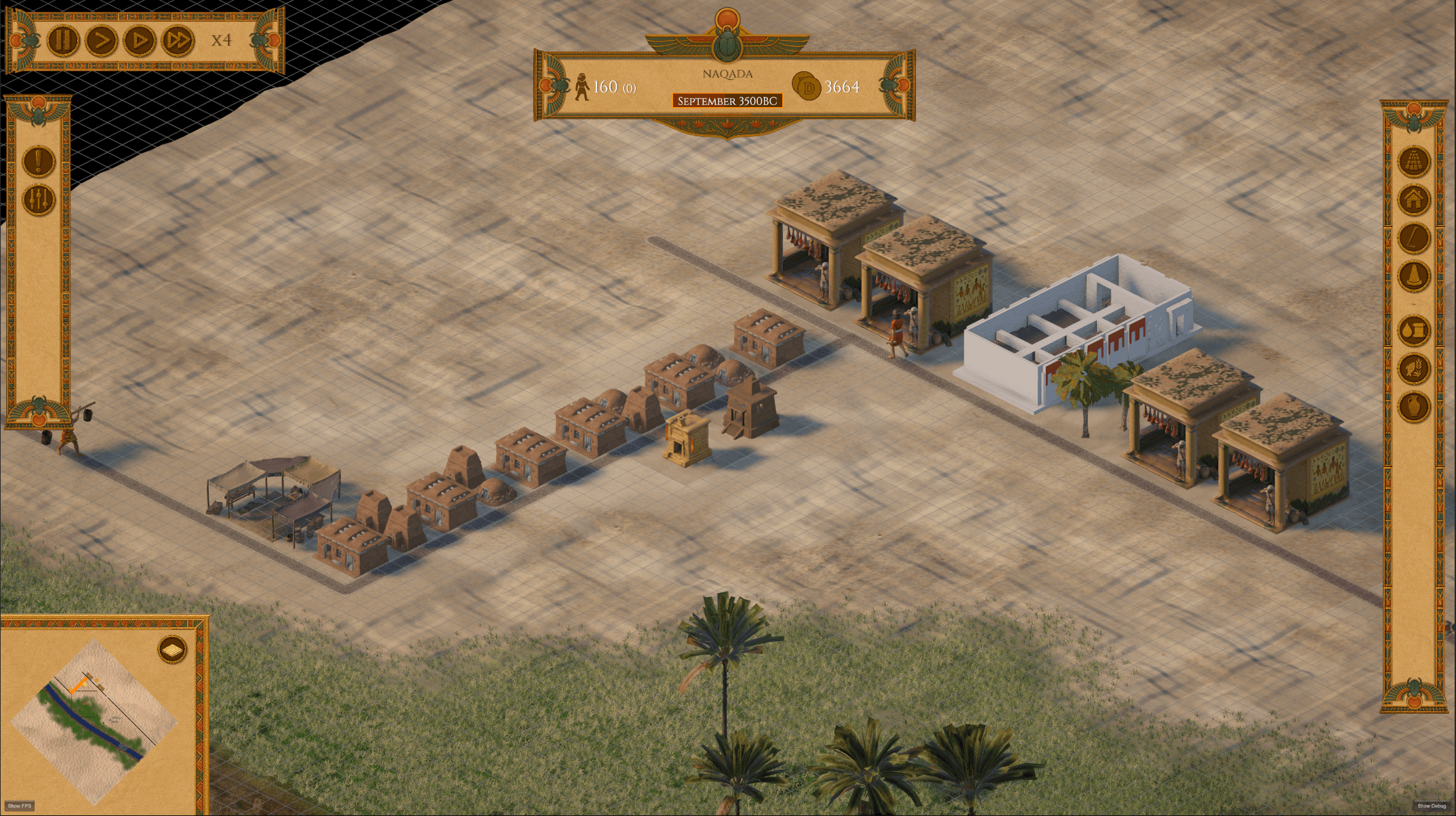Open the pyramid monuments build menu
This screenshot has width=1456, height=816.
(x=1415, y=161)
